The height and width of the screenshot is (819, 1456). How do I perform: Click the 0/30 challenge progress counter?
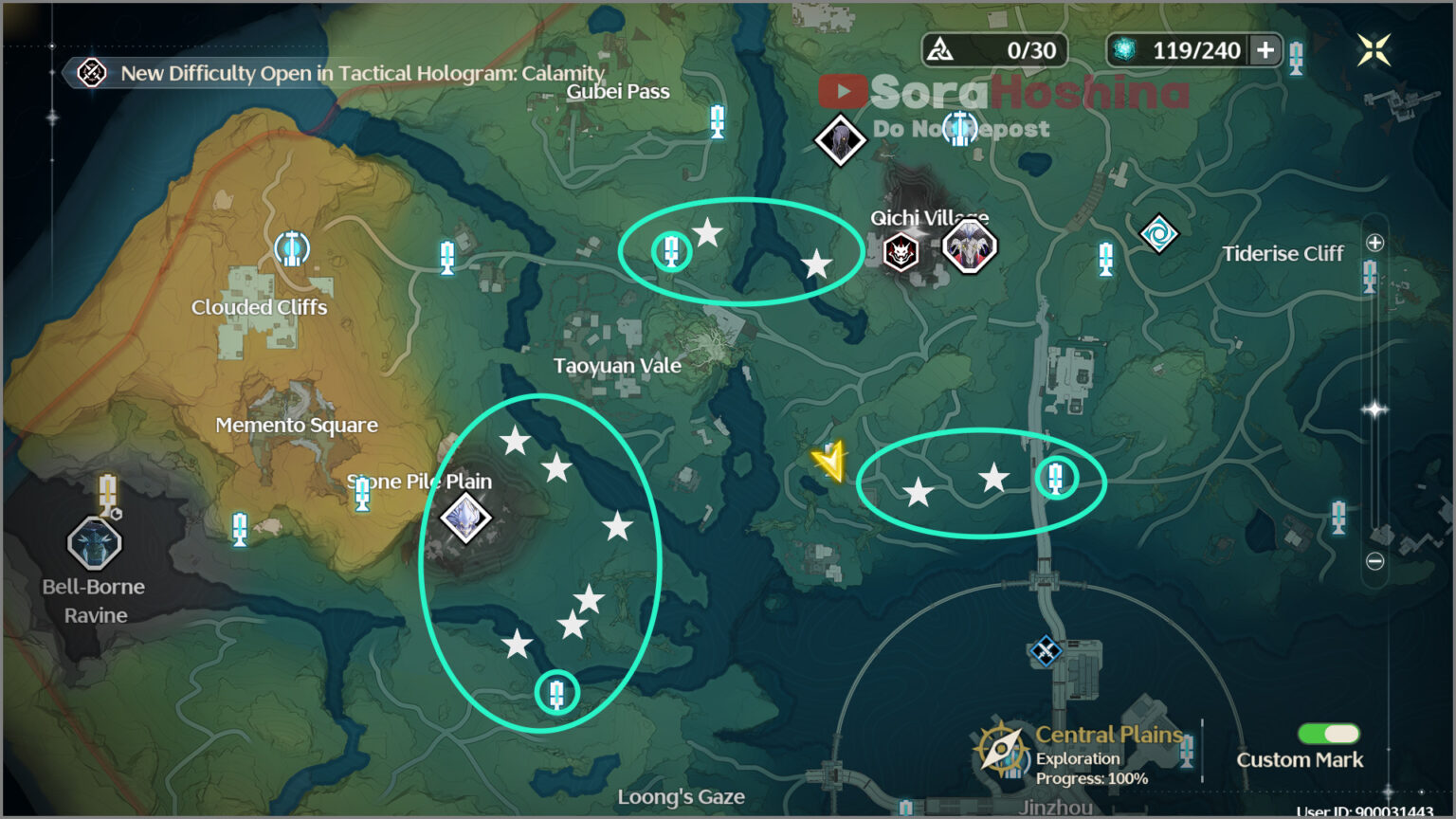(x=994, y=50)
